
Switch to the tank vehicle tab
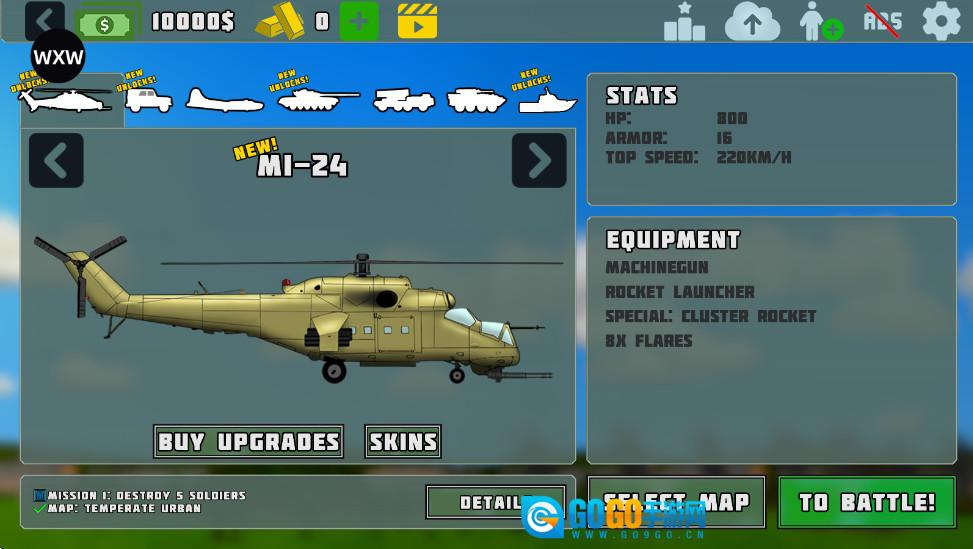pyautogui.click(x=316, y=98)
